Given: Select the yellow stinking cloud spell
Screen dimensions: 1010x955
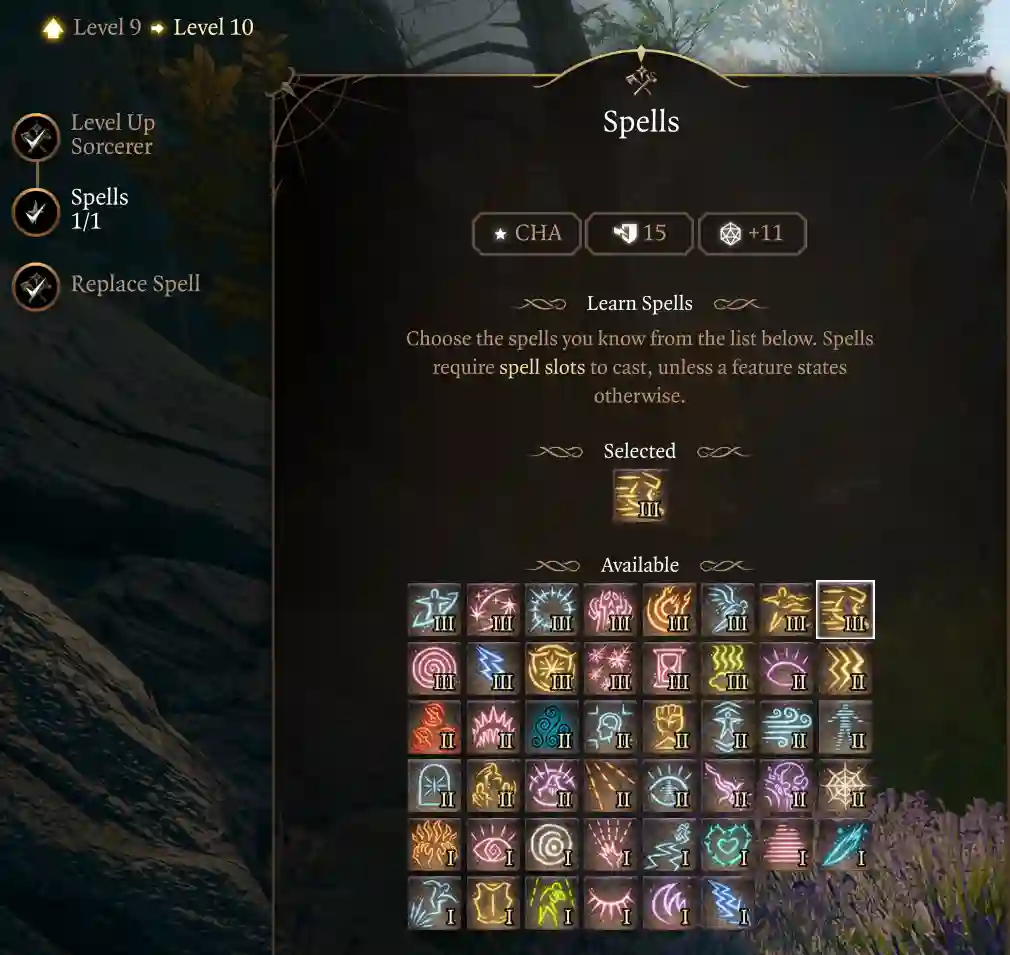Looking at the screenshot, I should click(728, 669).
